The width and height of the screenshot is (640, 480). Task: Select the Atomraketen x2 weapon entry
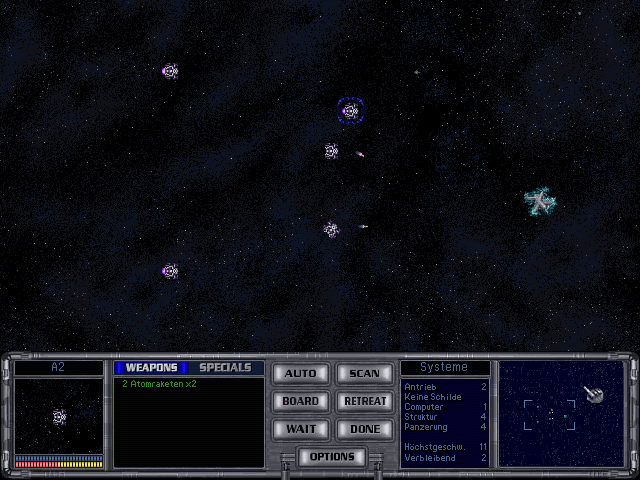[160, 384]
